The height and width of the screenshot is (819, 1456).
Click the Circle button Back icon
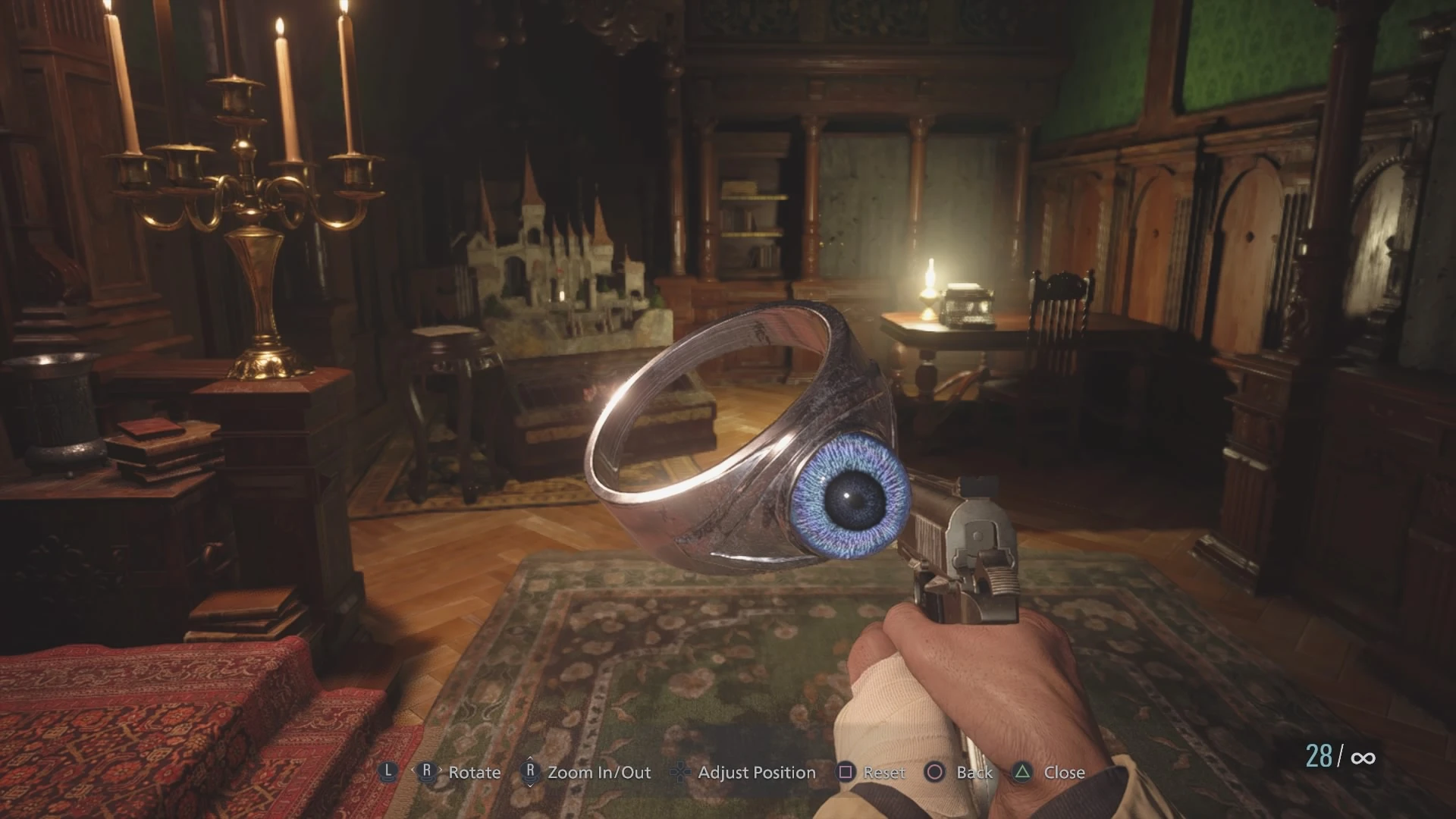point(934,772)
